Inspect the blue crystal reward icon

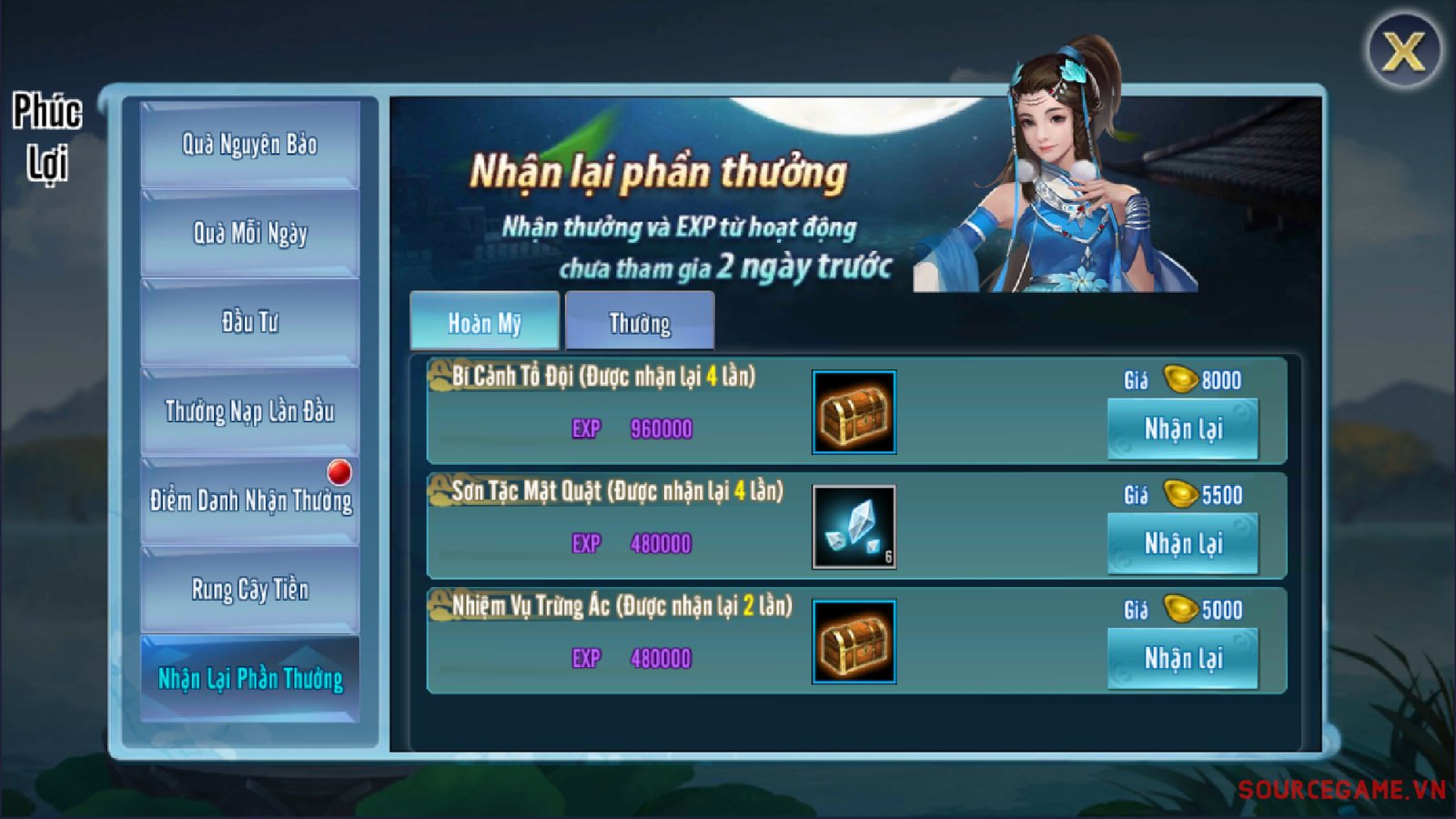tap(854, 527)
